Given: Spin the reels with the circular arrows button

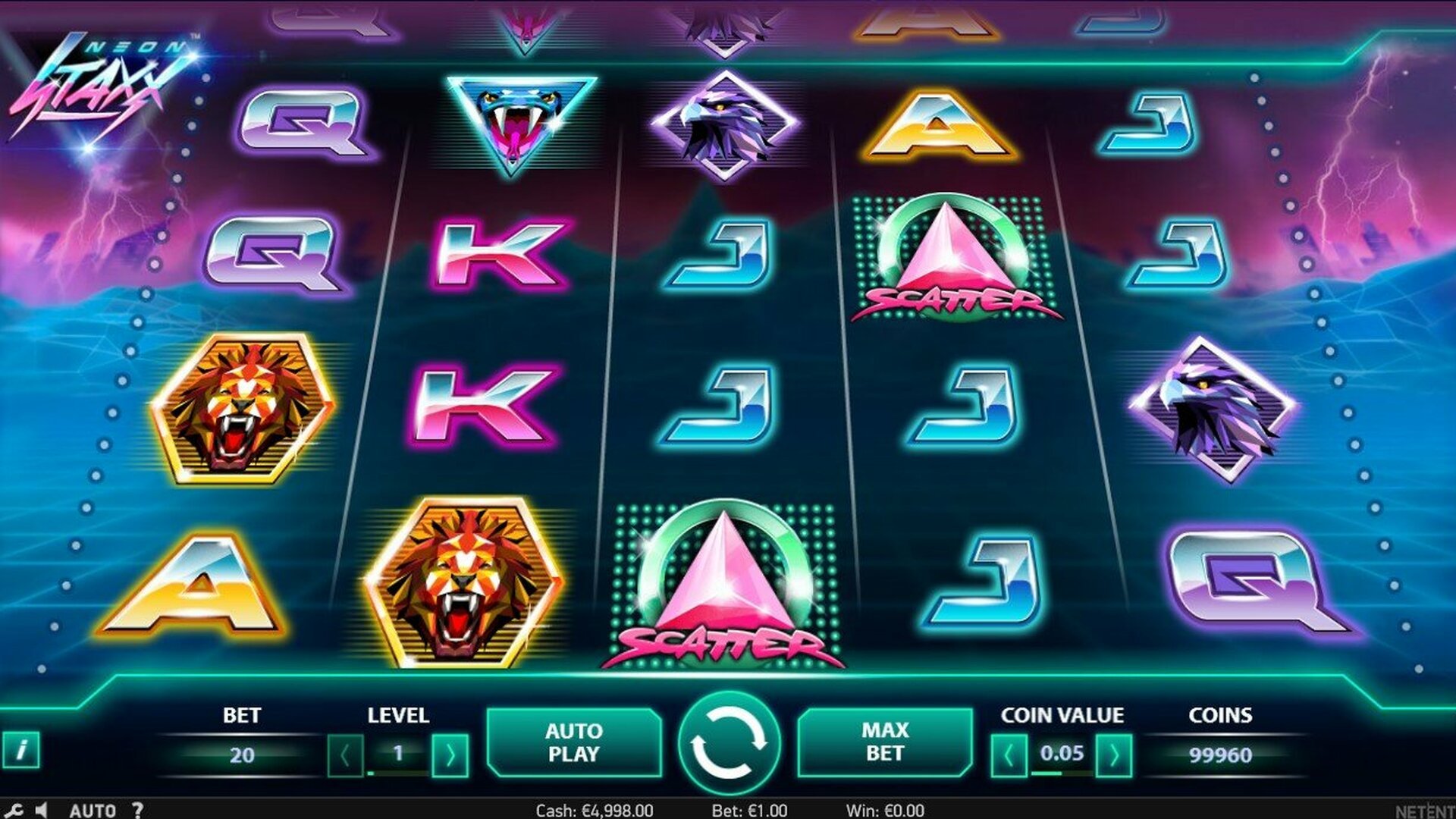Looking at the screenshot, I should point(728,742).
